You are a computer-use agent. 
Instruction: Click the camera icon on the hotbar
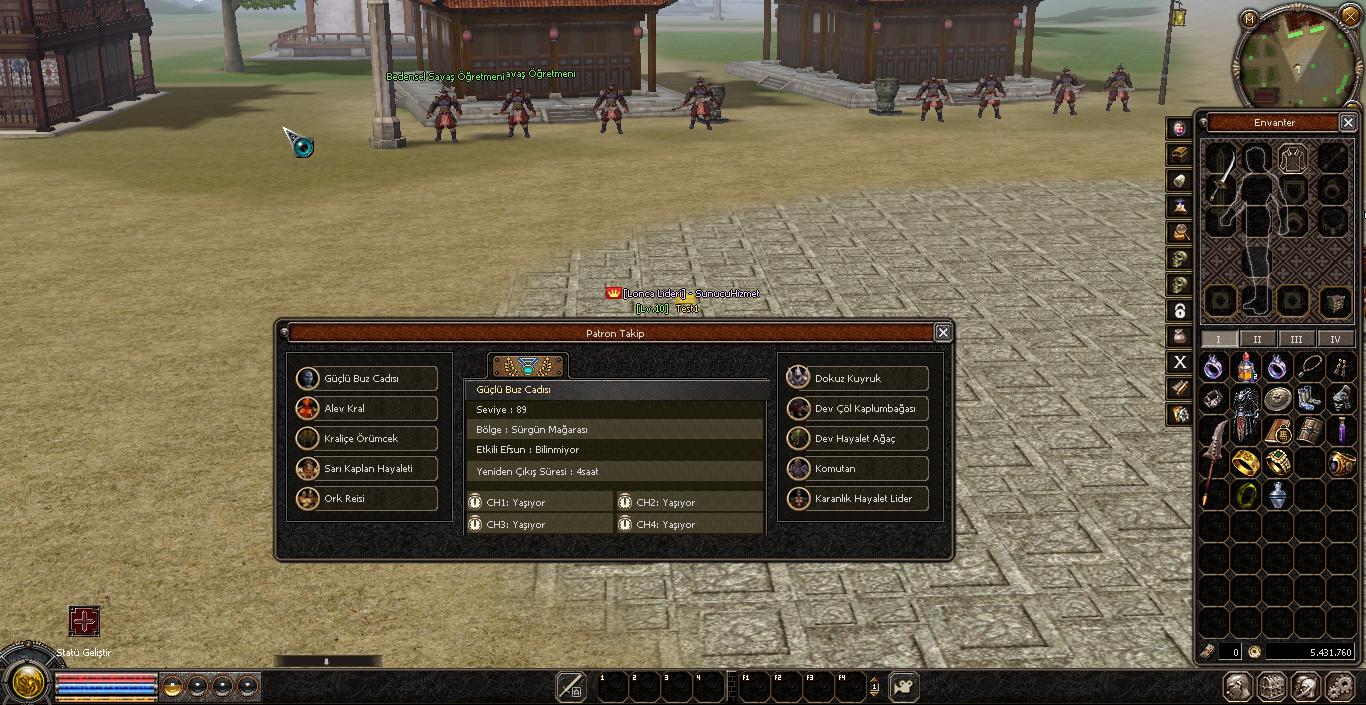904,687
